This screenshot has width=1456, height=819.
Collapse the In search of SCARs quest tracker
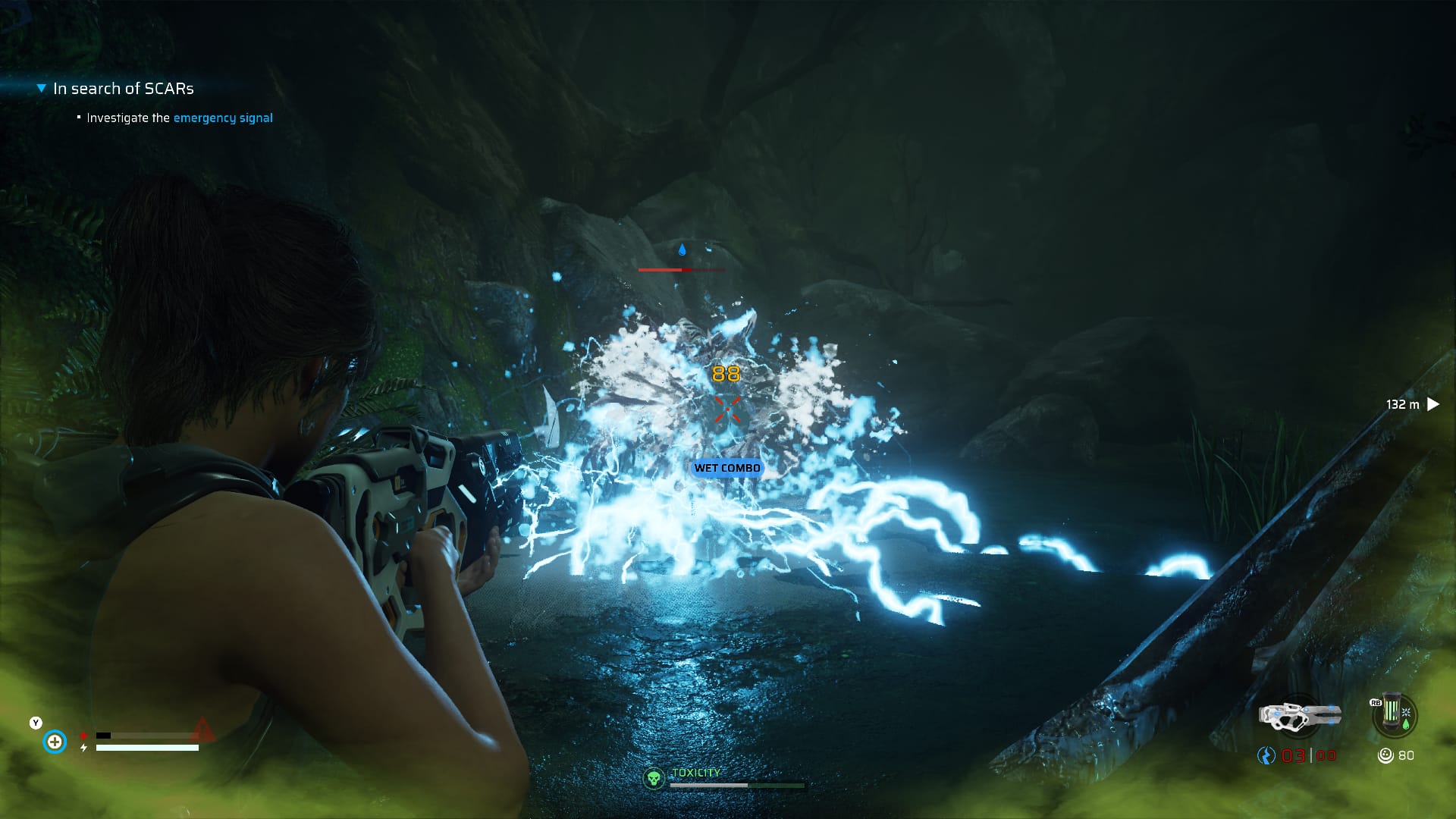coord(42,89)
